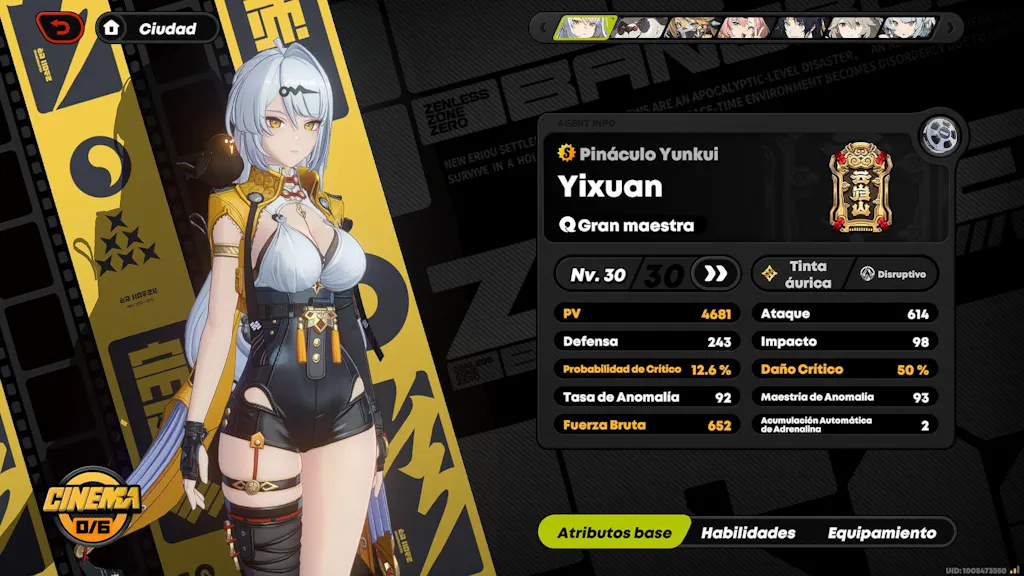Open the Cinema 0/6 badge

(92, 507)
